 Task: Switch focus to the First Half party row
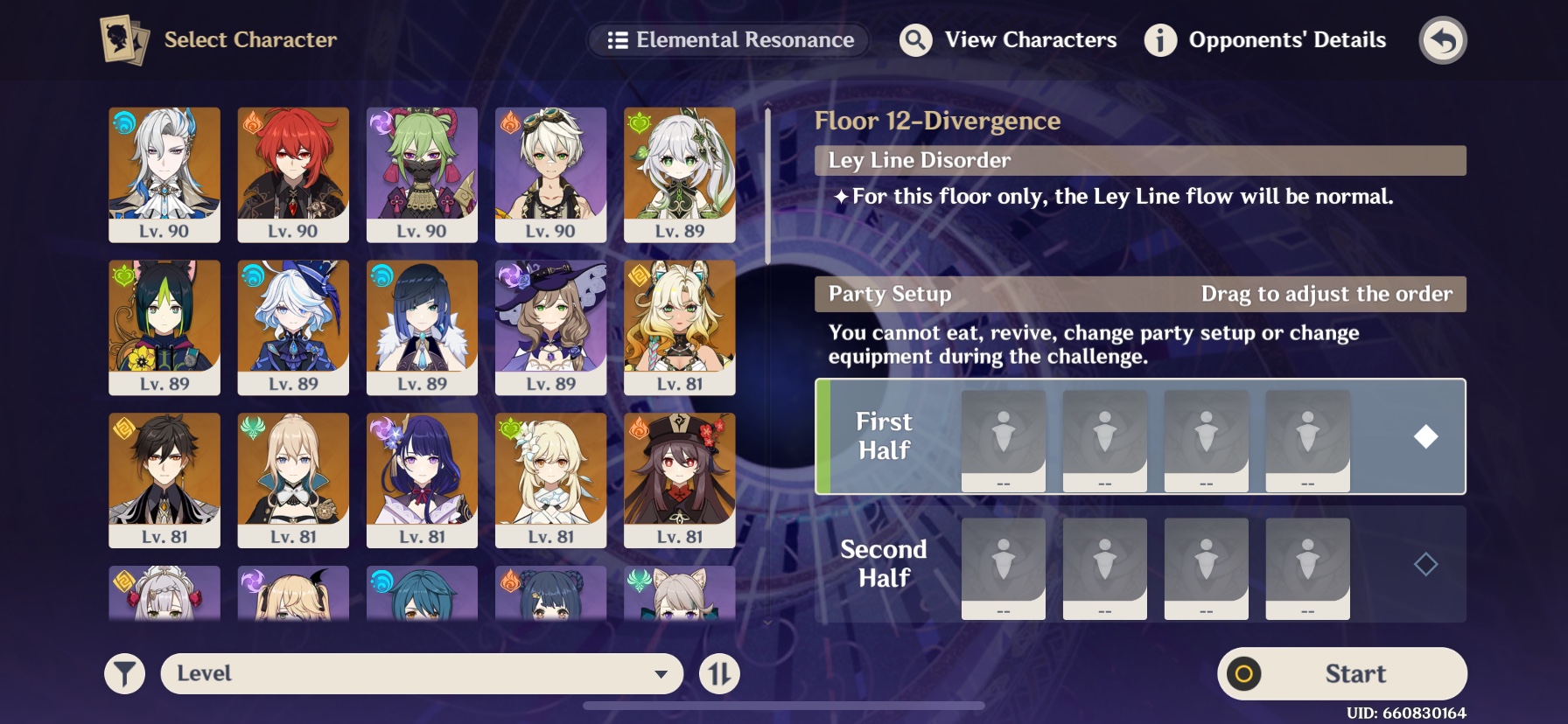885,437
